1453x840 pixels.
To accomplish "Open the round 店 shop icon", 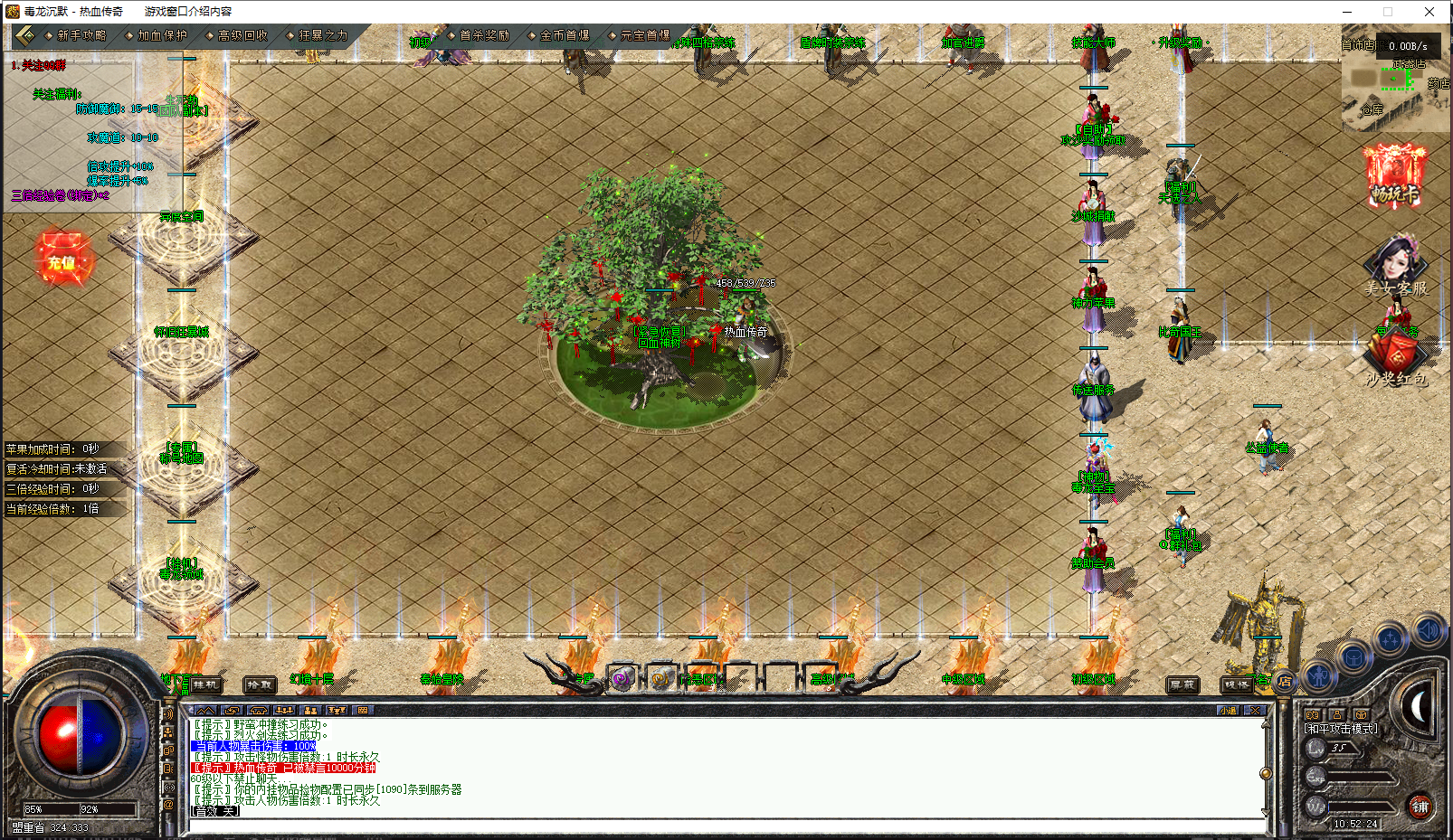I will (x=1285, y=683).
